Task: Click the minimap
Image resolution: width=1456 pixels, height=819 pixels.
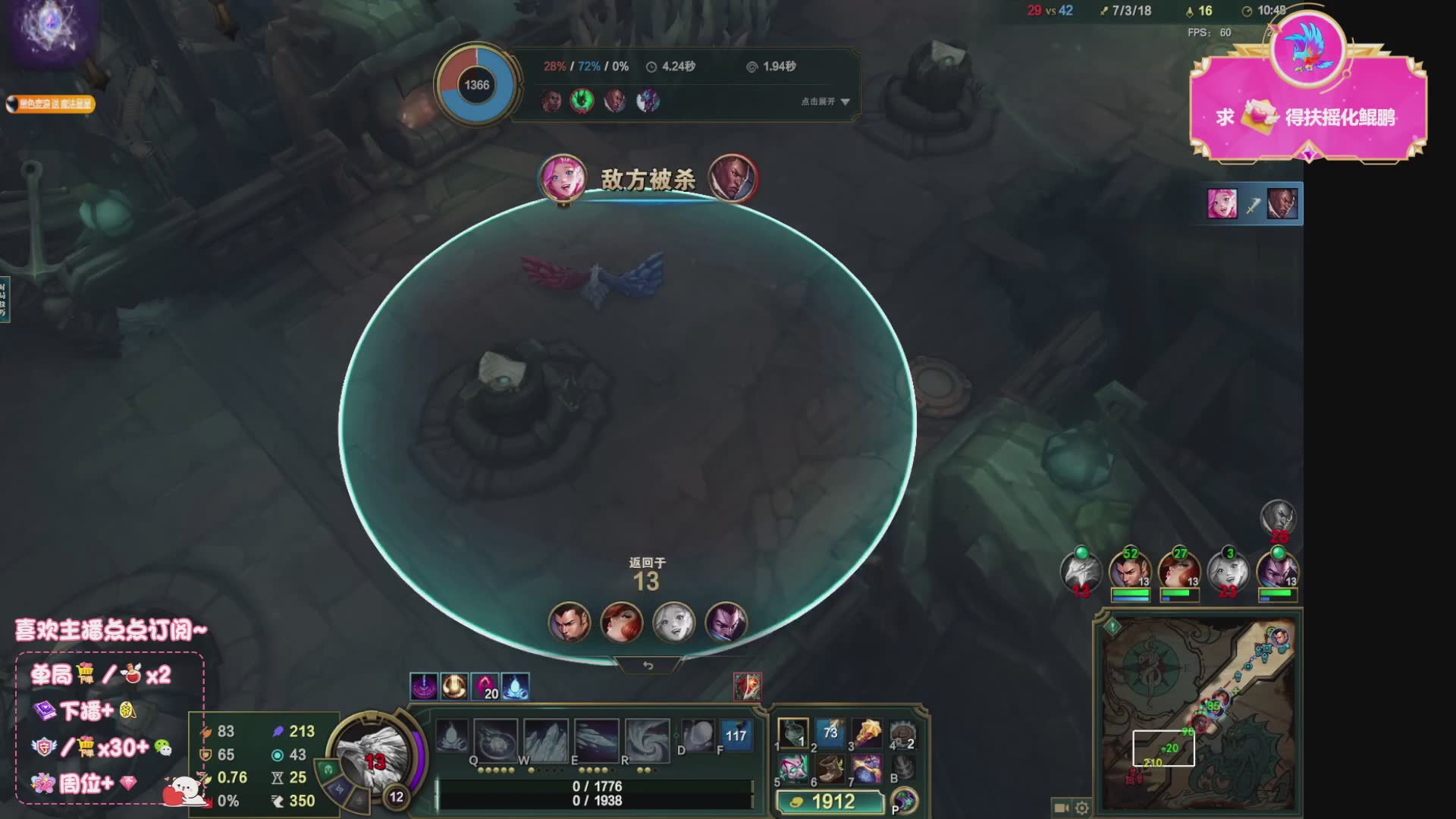Action: 1198,713
